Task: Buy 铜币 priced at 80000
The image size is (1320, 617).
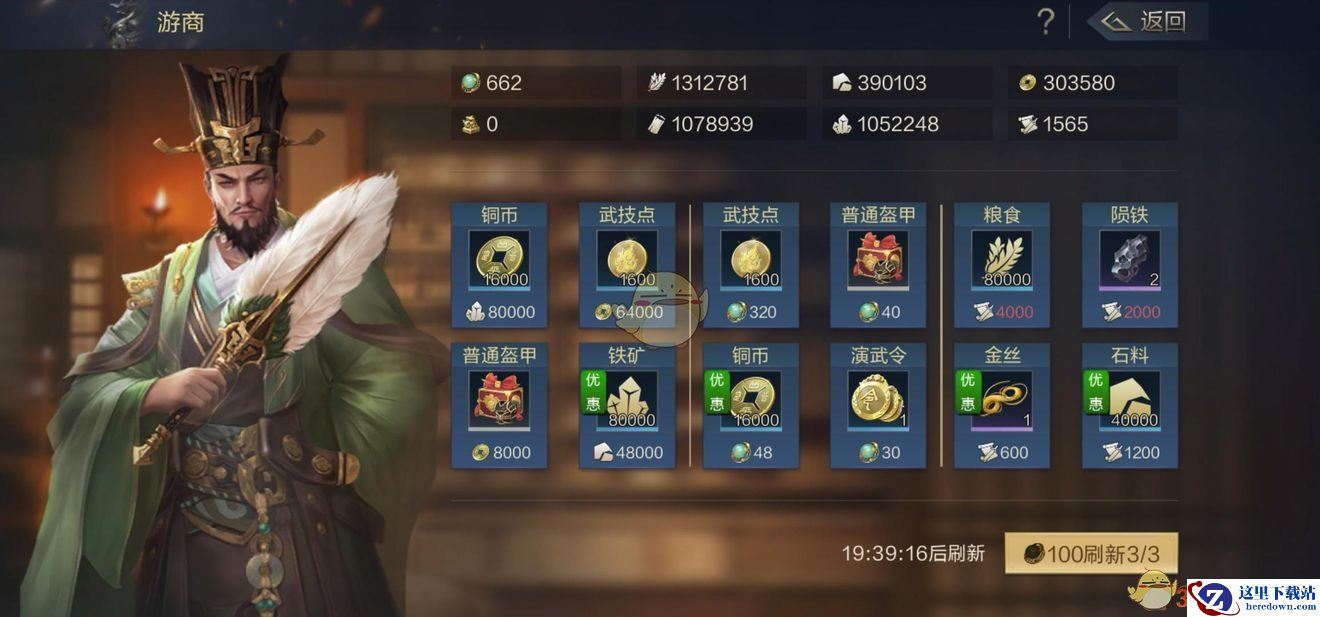Action: [499, 265]
